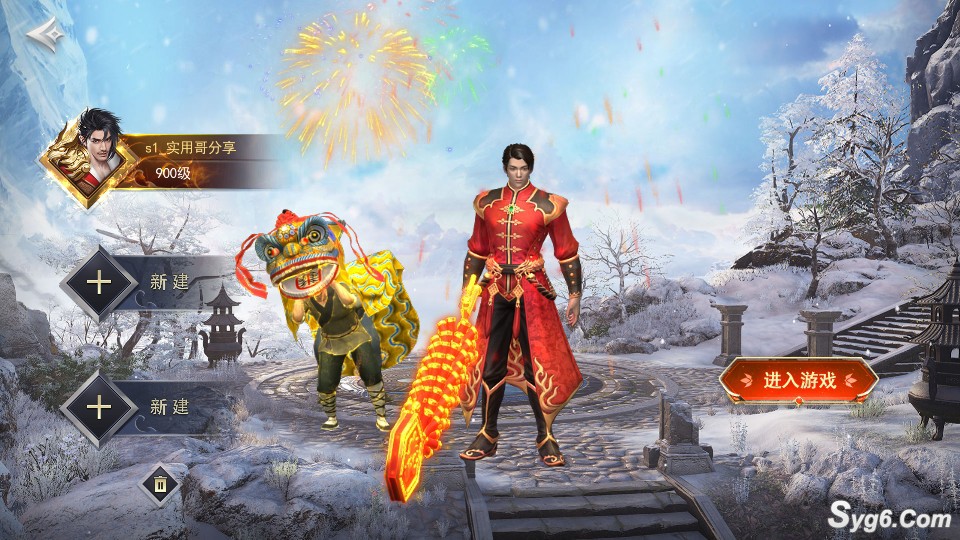Delete character with the trash can icon
This screenshot has height=540, width=960.
point(160,486)
